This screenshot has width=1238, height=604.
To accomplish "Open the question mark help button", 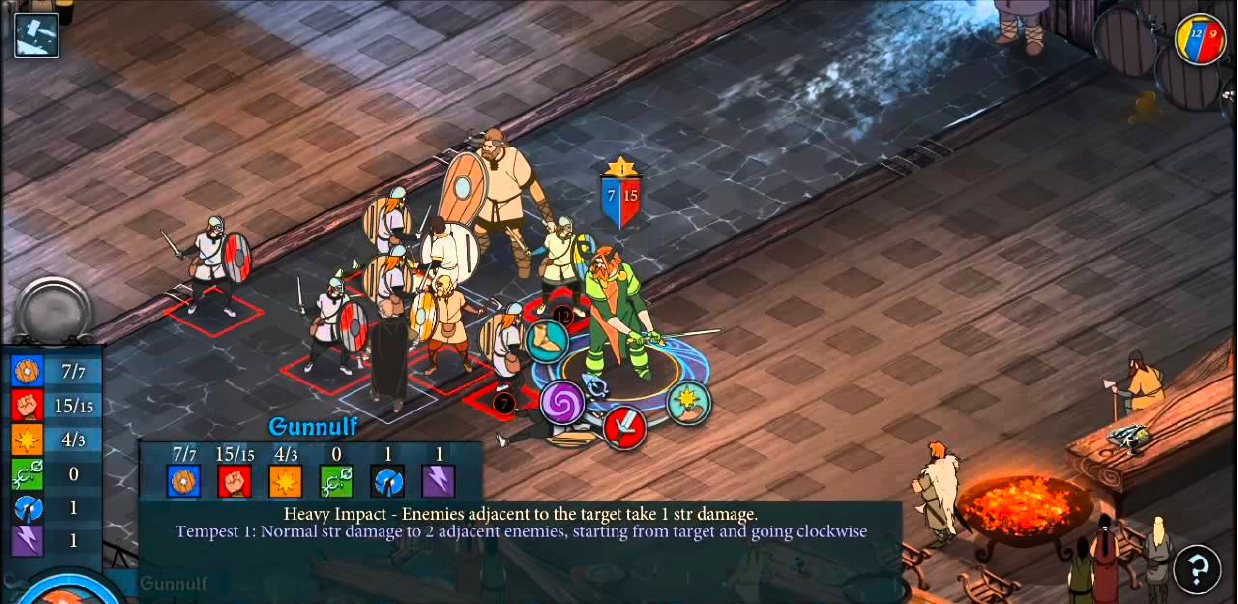I will tap(1197, 569).
